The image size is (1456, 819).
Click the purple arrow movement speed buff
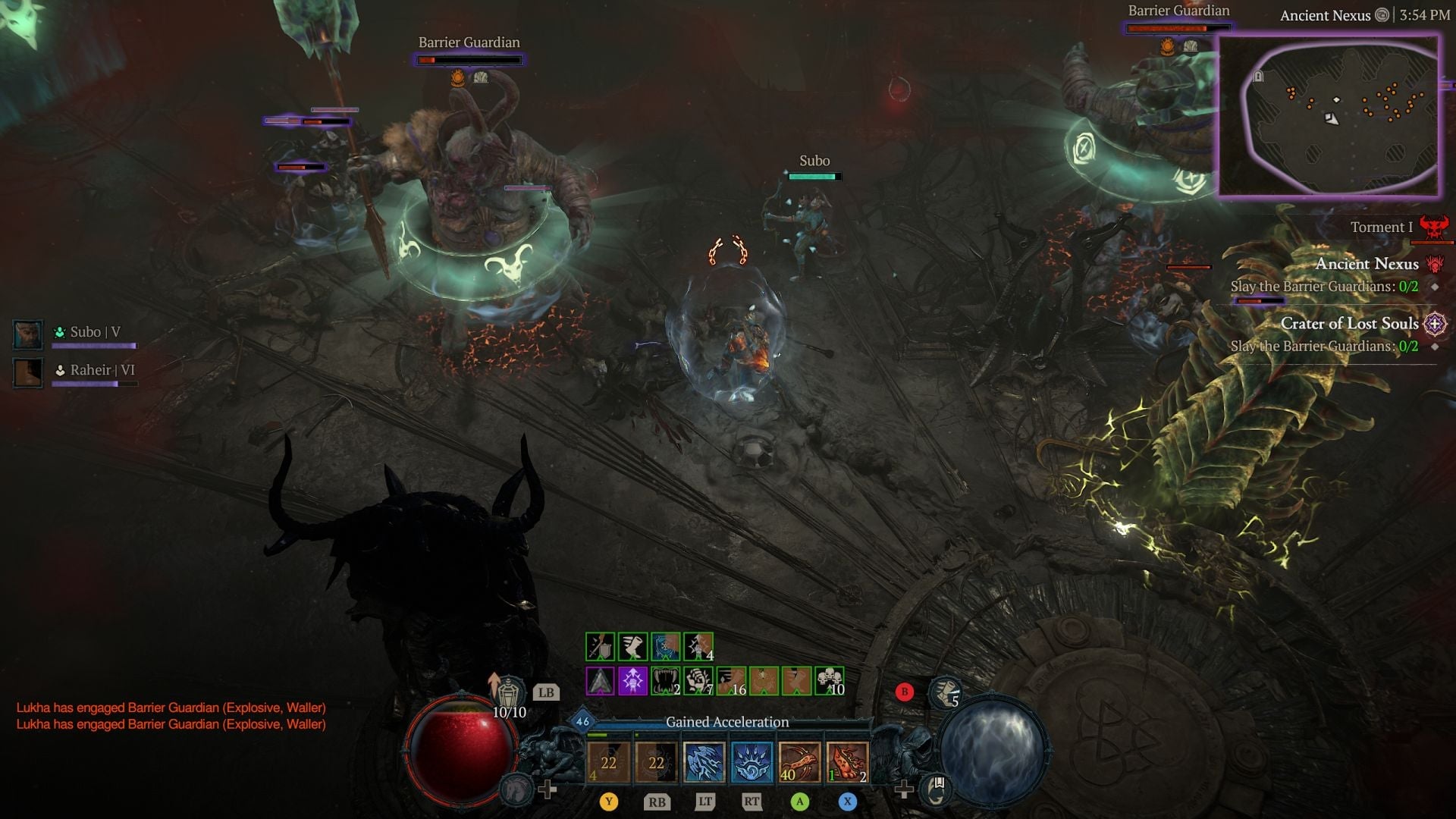632,680
